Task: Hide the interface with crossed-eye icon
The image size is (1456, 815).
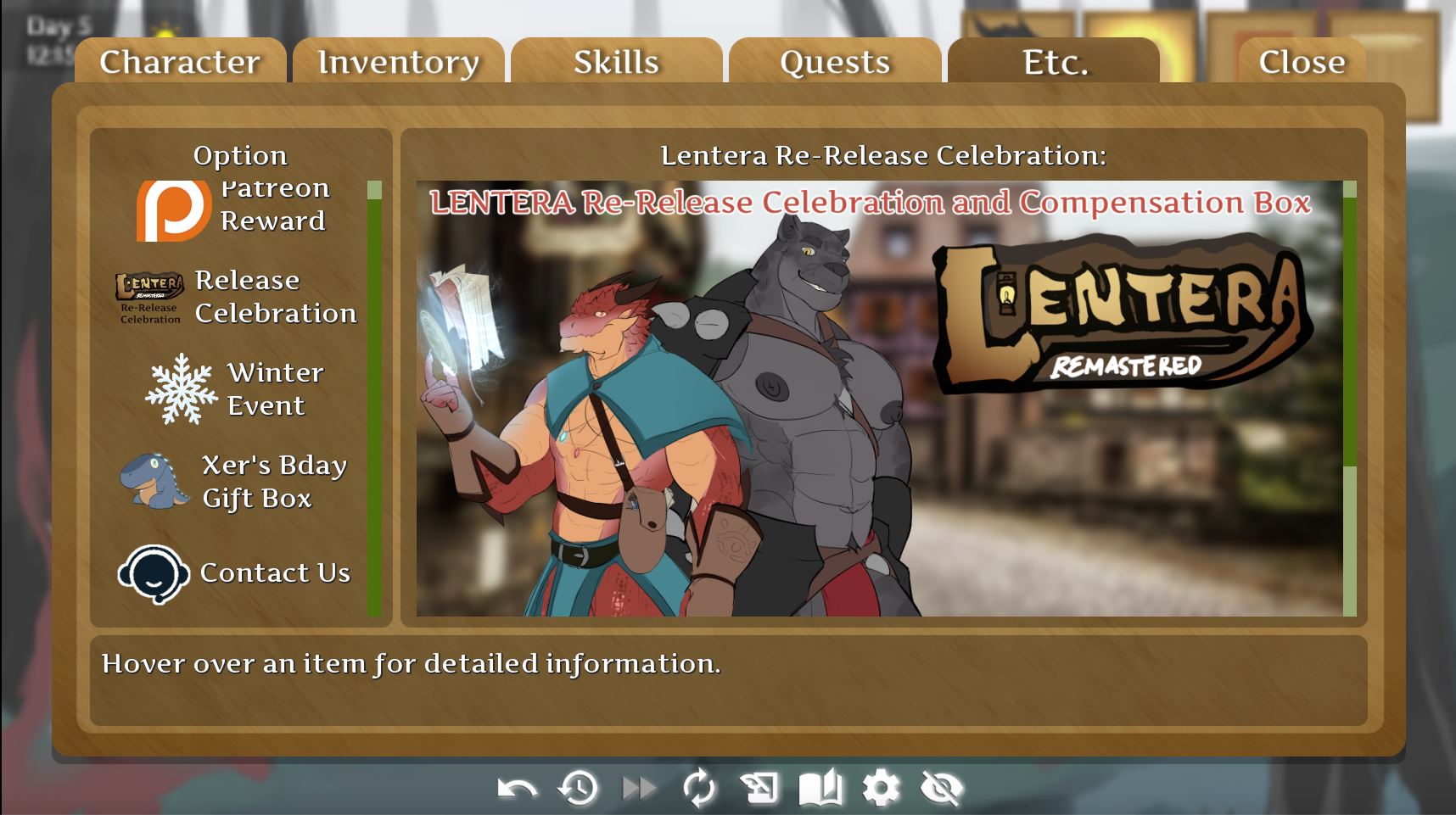Action: coord(942,789)
